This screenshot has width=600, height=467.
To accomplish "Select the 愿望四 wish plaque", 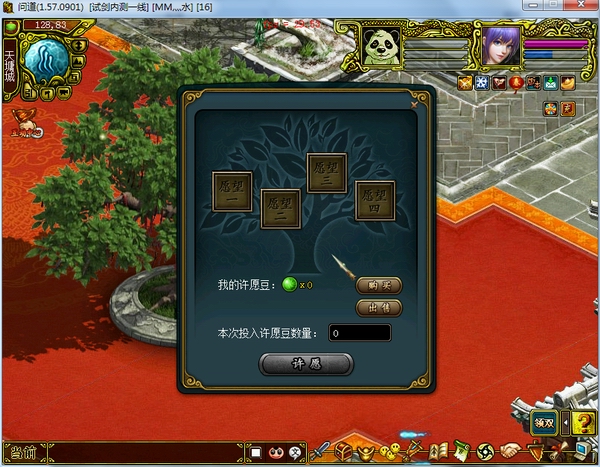I will tap(374, 200).
